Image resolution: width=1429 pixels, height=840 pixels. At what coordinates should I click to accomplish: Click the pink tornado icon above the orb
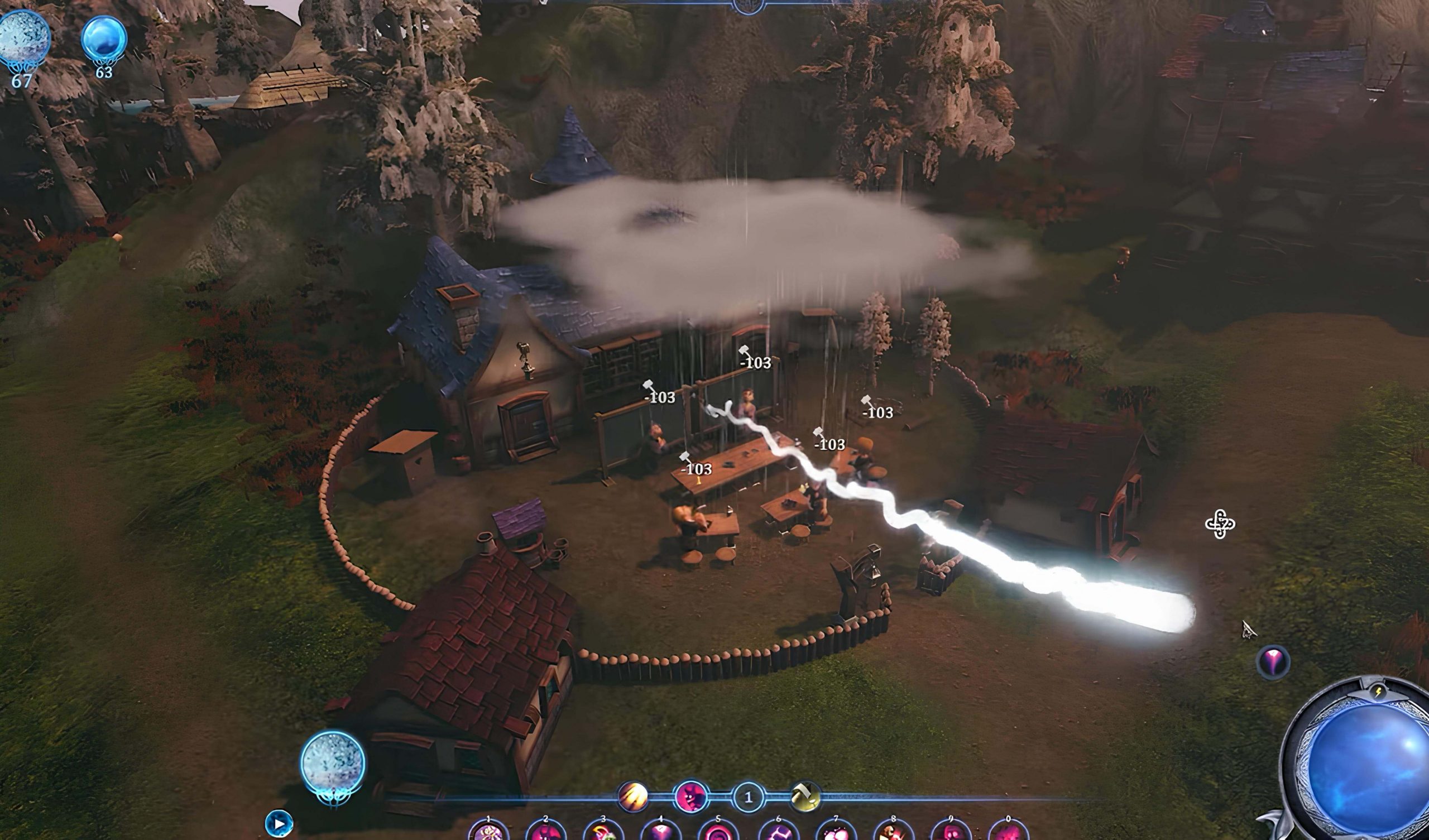[1273, 662]
